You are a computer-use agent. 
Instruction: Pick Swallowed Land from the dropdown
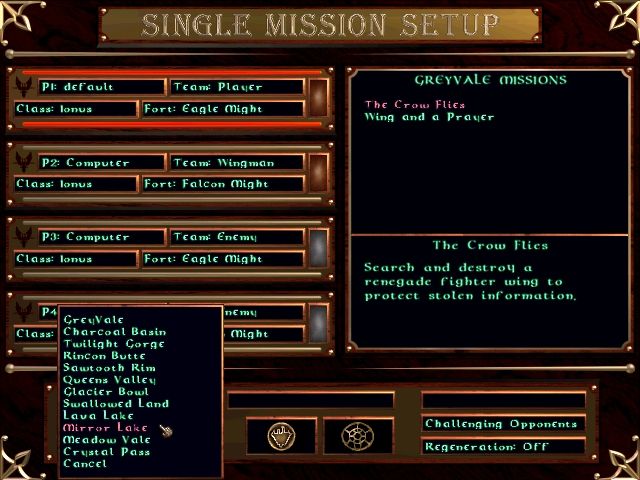point(115,404)
